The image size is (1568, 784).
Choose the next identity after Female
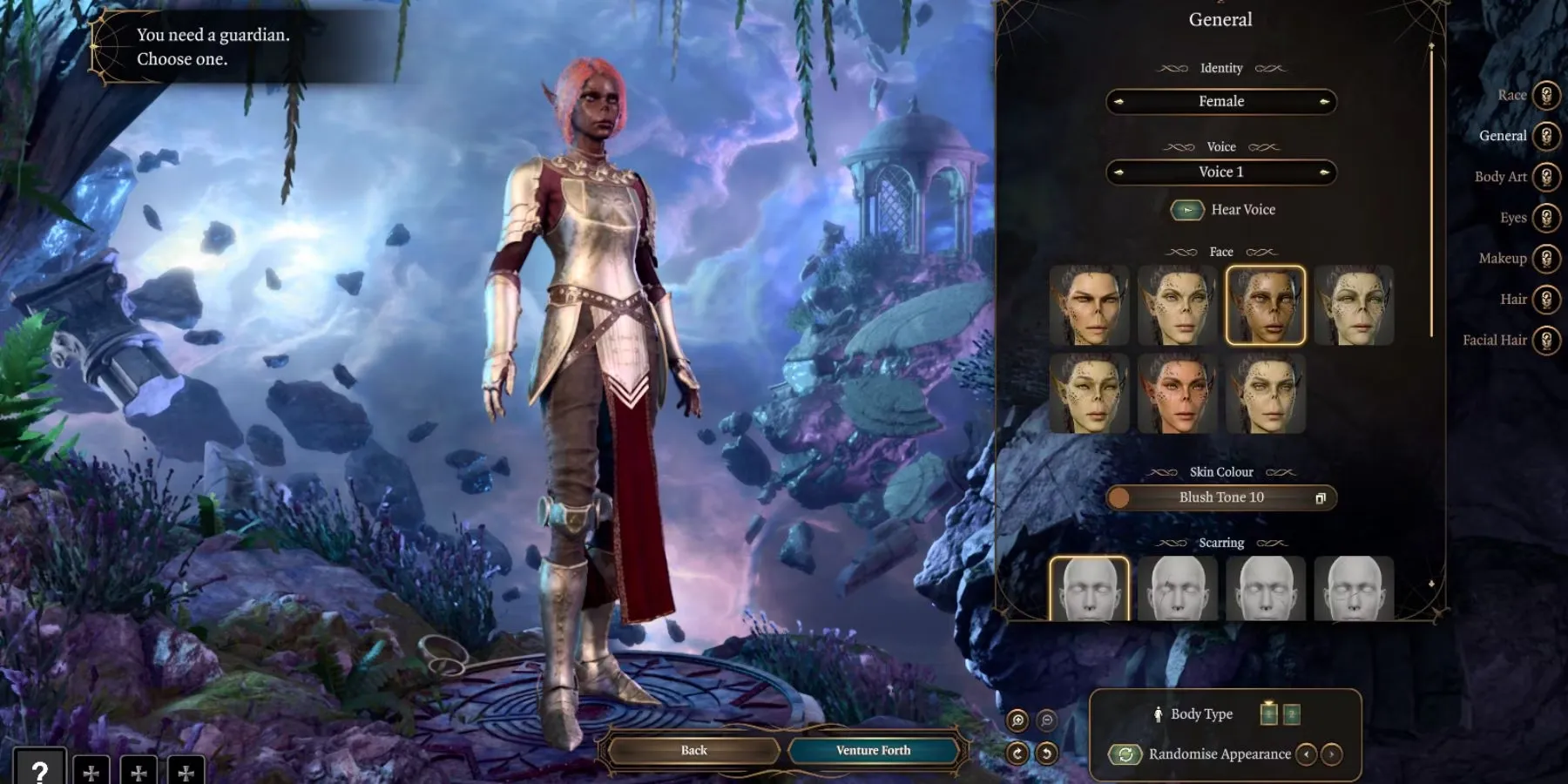pos(1324,102)
